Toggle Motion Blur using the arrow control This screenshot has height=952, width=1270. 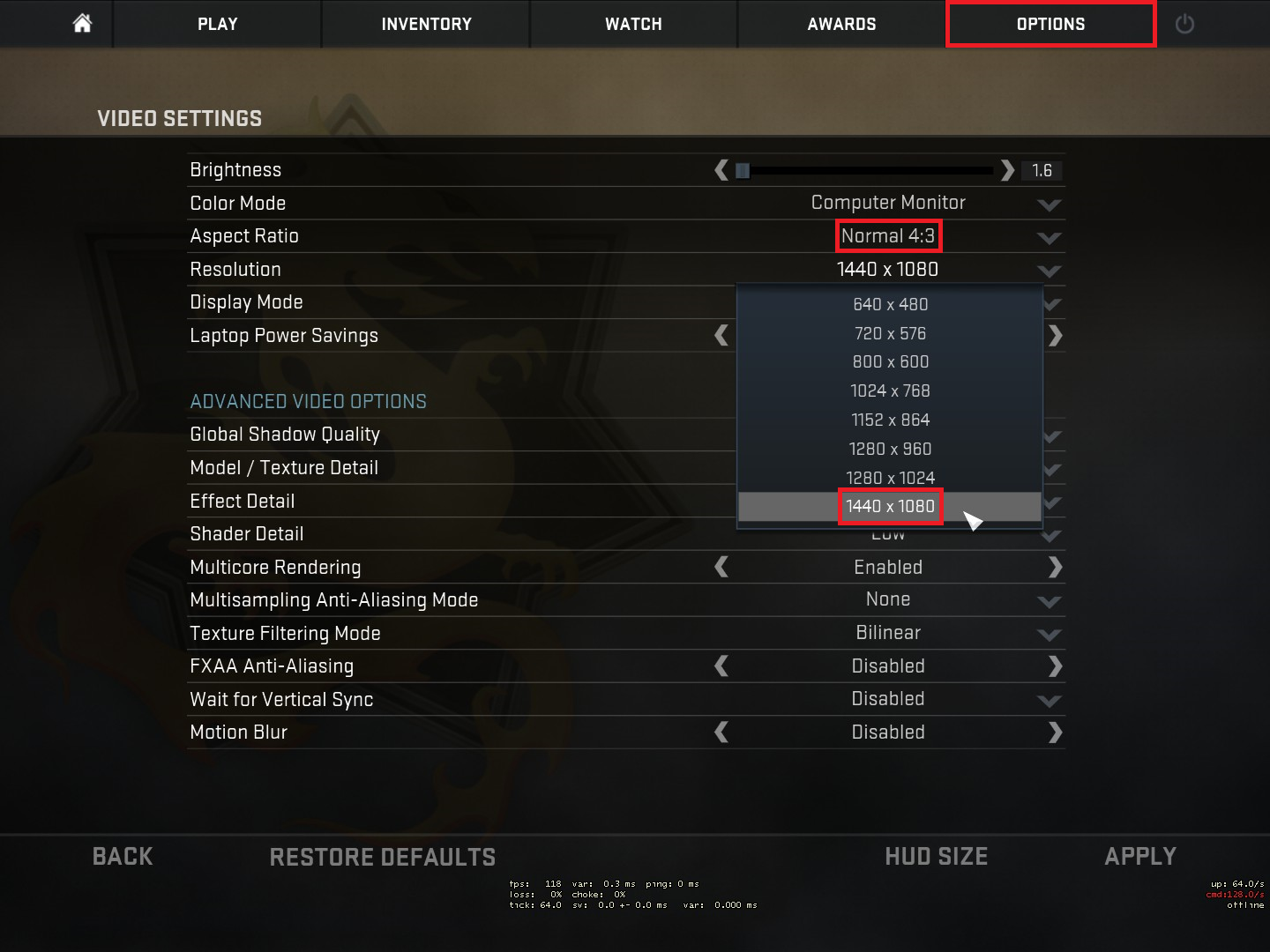(x=1056, y=732)
